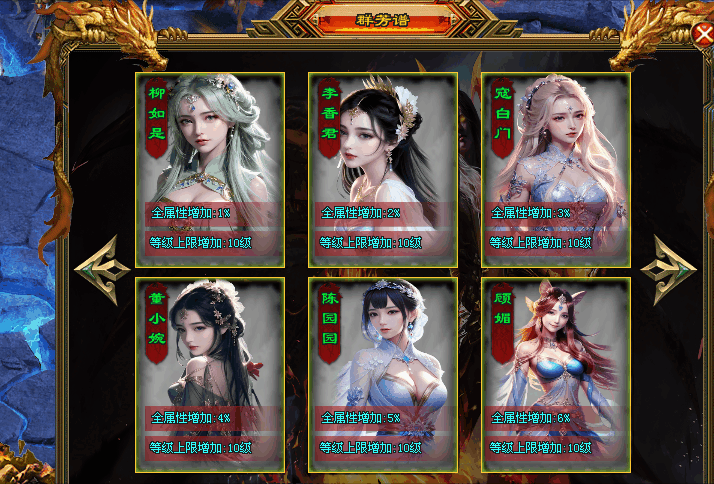
Task: Go to the previous page with left arrow
Action: 98,268
